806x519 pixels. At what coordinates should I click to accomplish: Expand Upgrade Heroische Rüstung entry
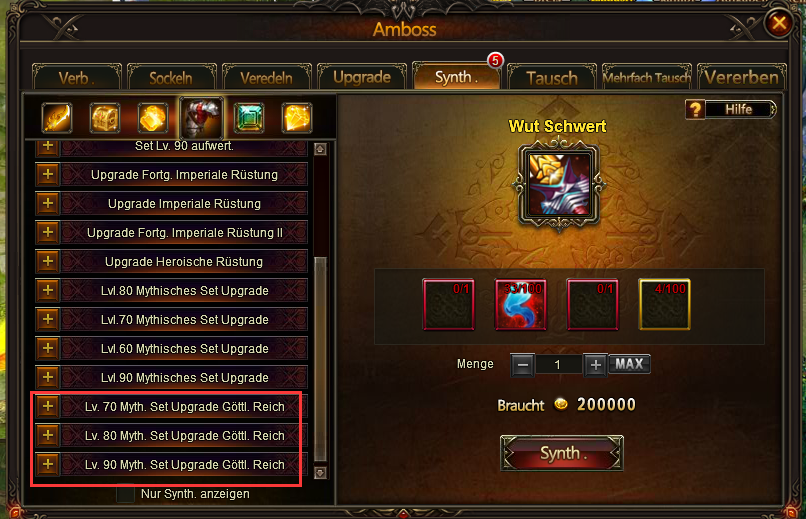pos(47,262)
